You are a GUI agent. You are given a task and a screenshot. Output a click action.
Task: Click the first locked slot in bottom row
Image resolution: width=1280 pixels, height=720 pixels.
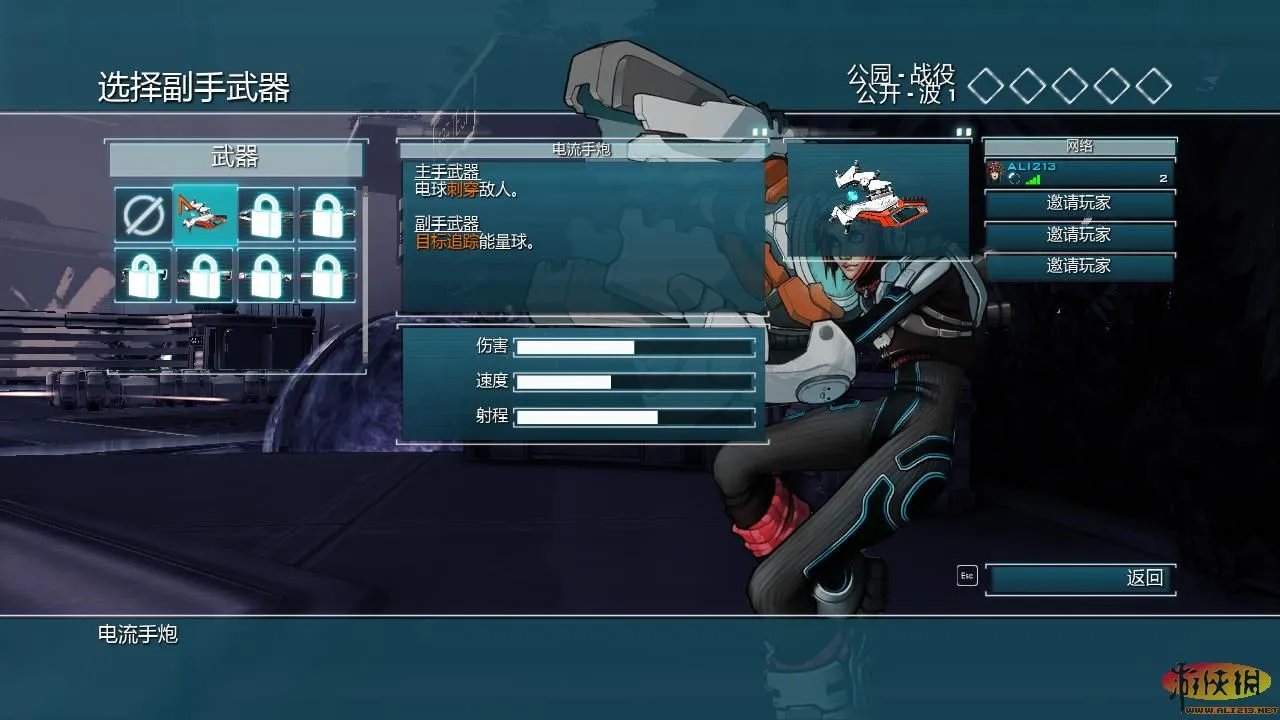(144, 274)
